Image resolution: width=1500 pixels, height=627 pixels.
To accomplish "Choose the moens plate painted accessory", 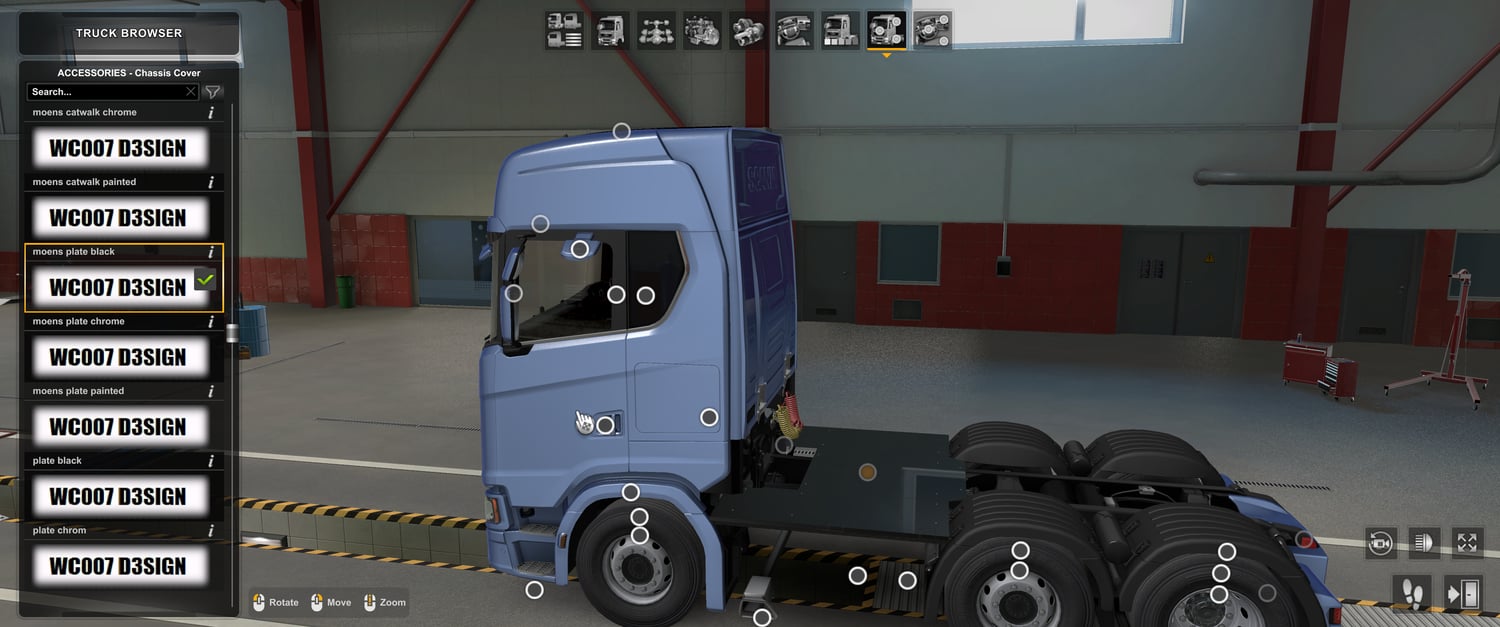I will coord(119,427).
